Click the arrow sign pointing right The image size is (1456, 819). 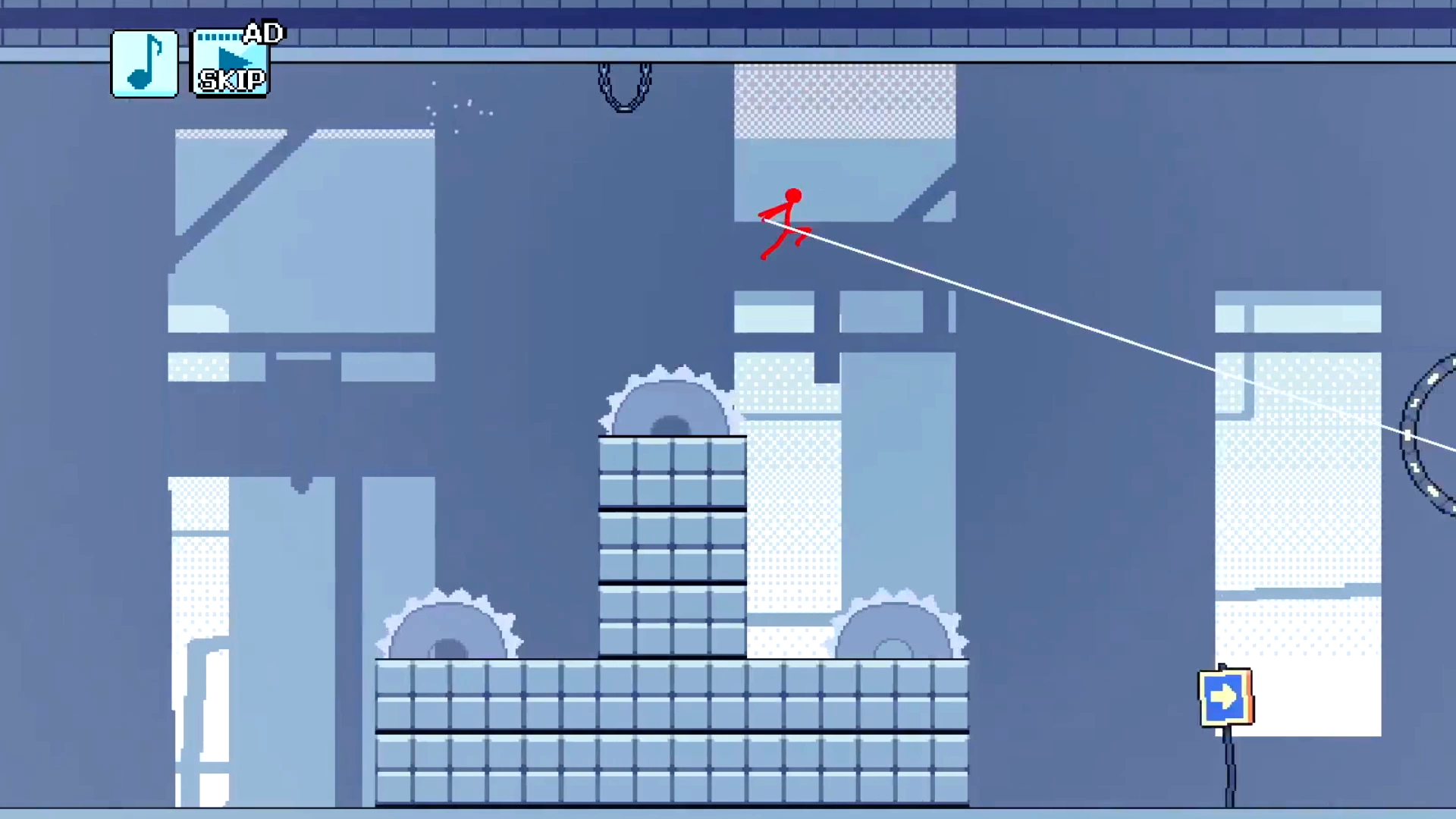point(1225,696)
